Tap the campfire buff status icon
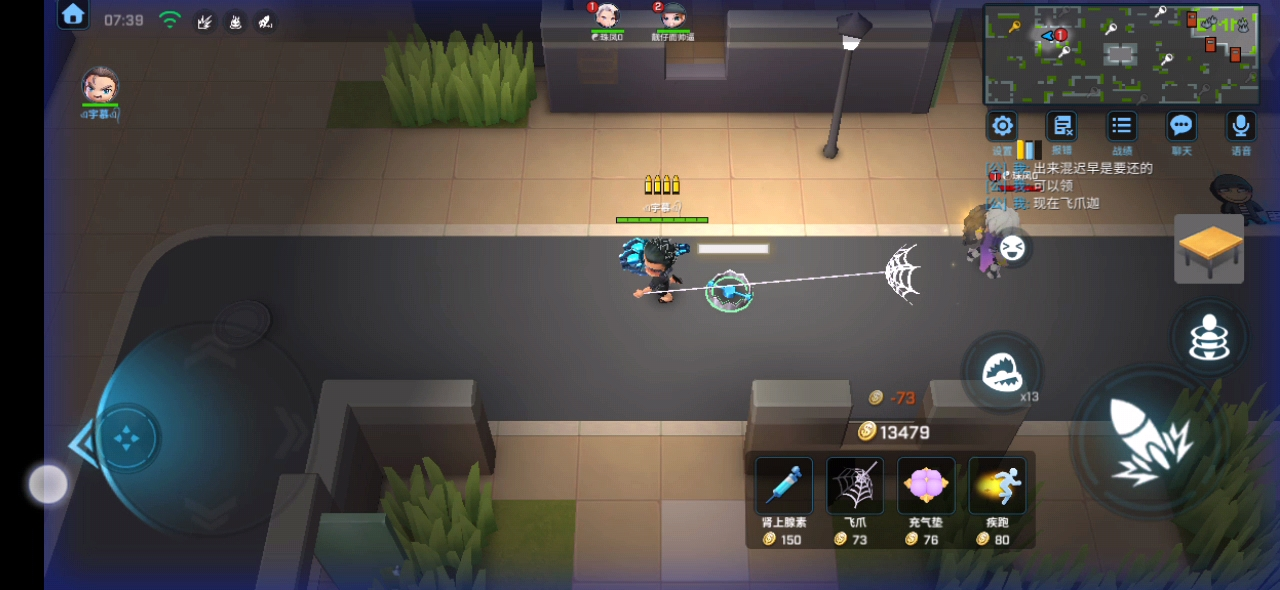 tap(235, 20)
